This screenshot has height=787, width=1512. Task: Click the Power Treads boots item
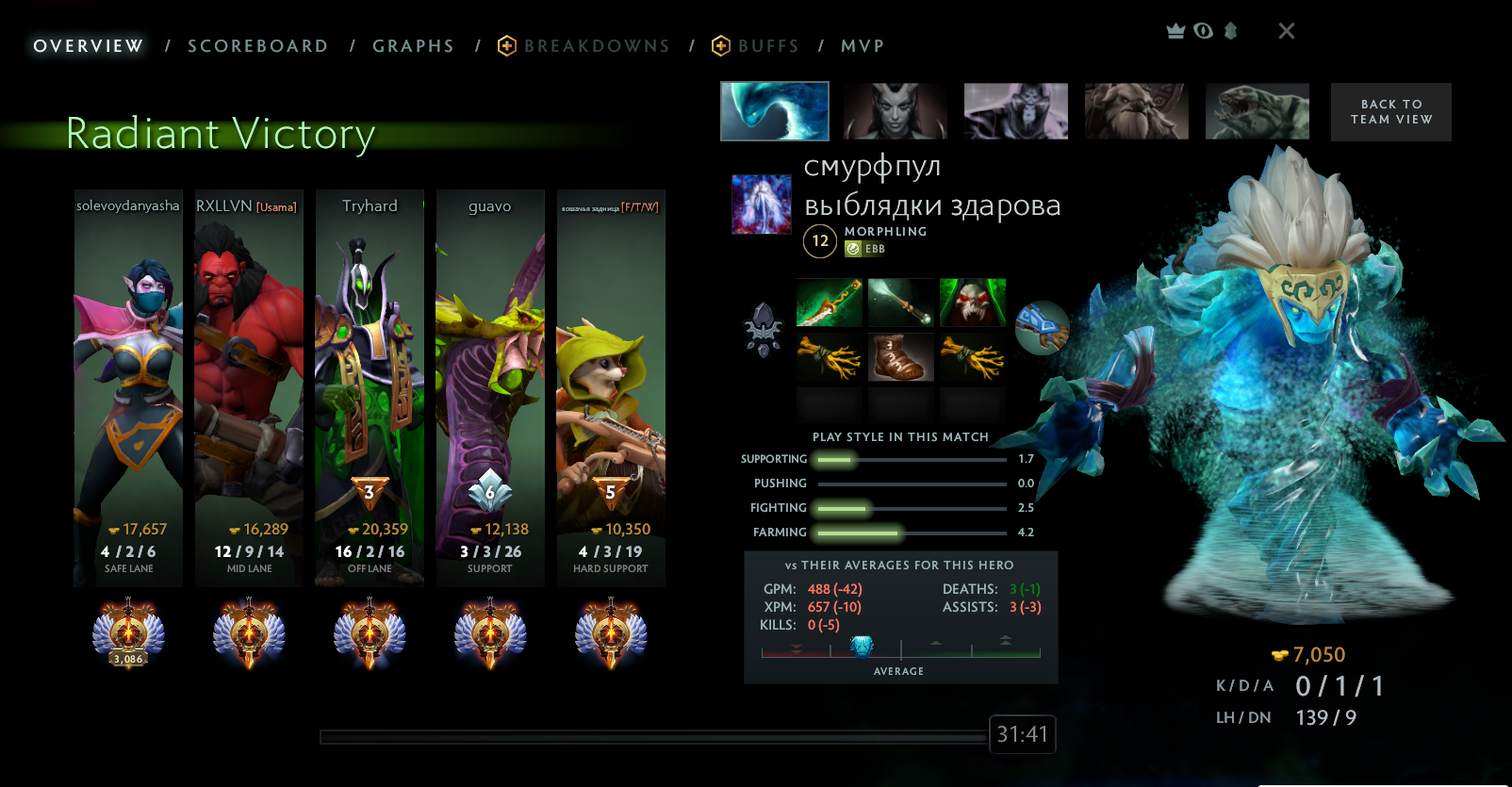click(x=900, y=357)
